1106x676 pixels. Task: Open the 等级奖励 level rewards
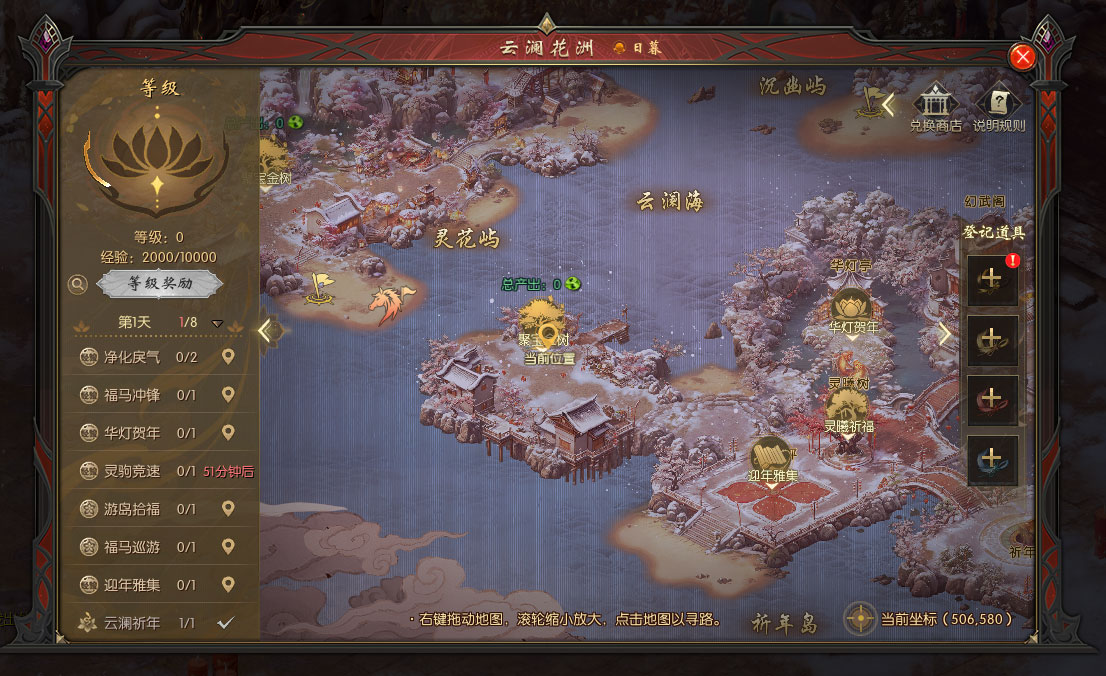pos(160,284)
